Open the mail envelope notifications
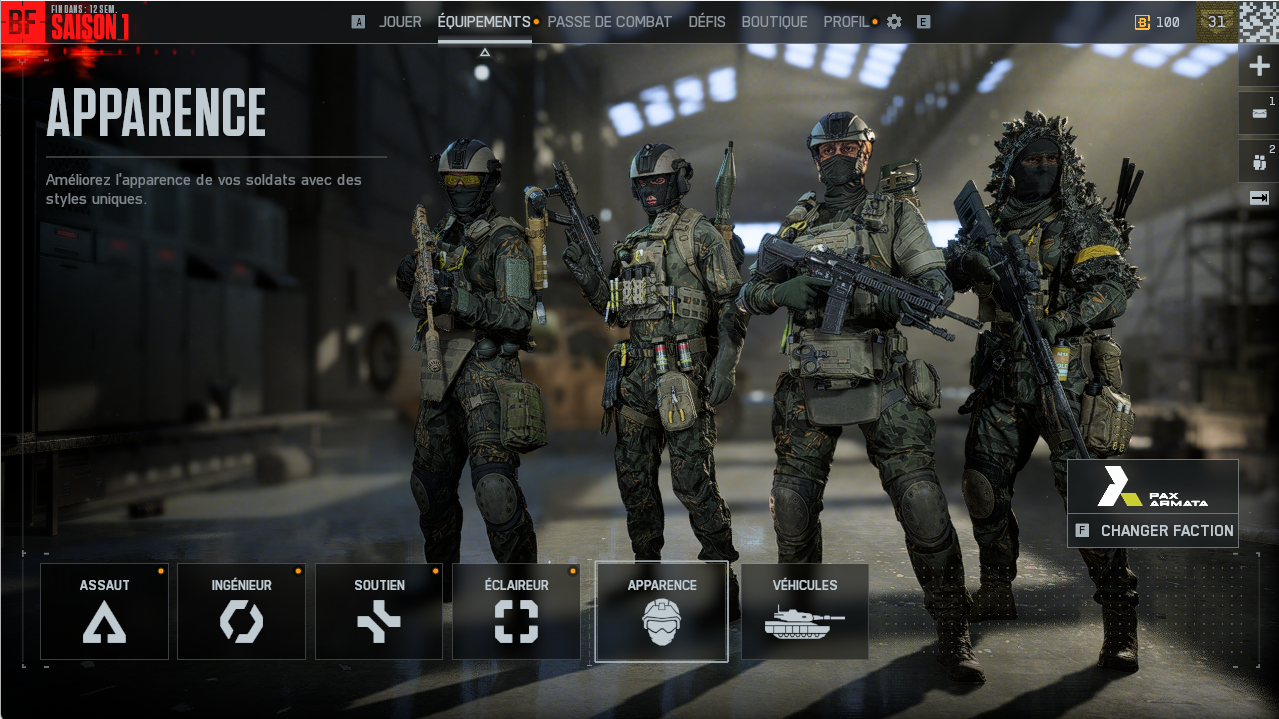 pos(1258,113)
